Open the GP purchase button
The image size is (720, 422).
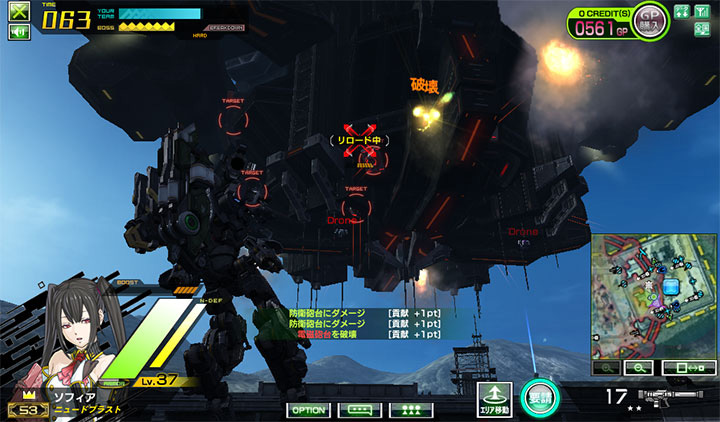(650, 20)
